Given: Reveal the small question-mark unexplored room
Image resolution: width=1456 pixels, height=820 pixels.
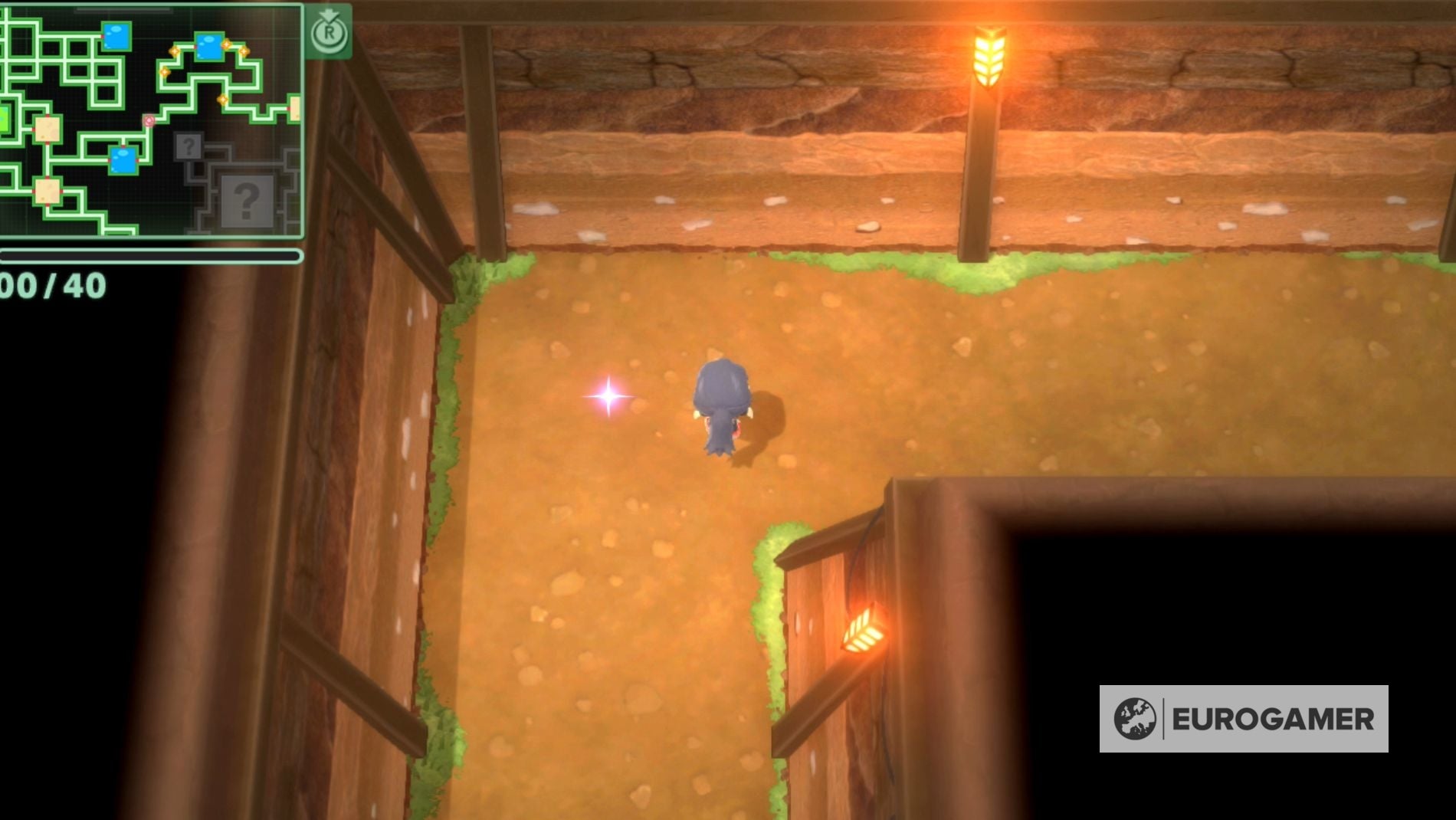Looking at the screenshot, I should click(x=189, y=146).
